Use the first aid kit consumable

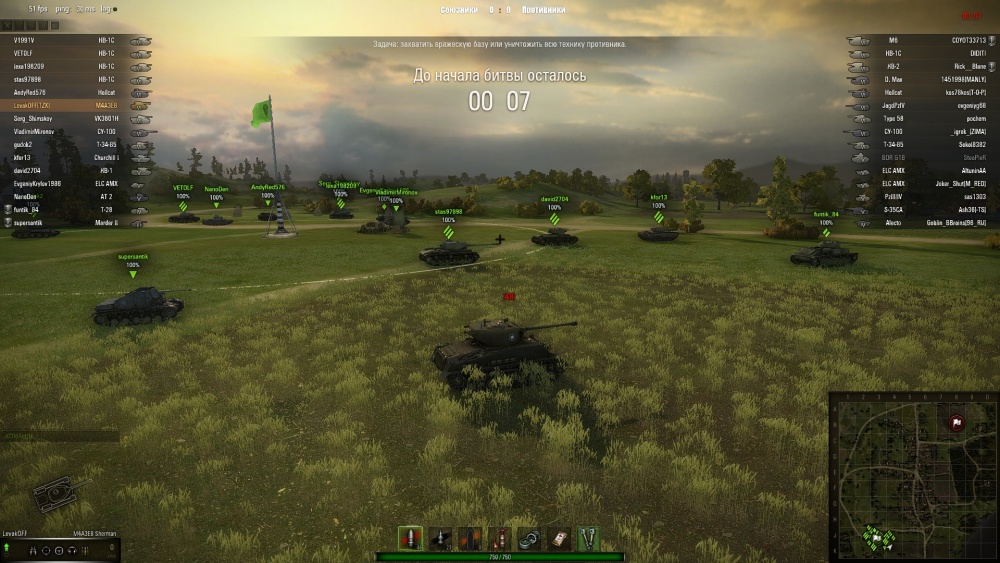[x=558, y=538]
